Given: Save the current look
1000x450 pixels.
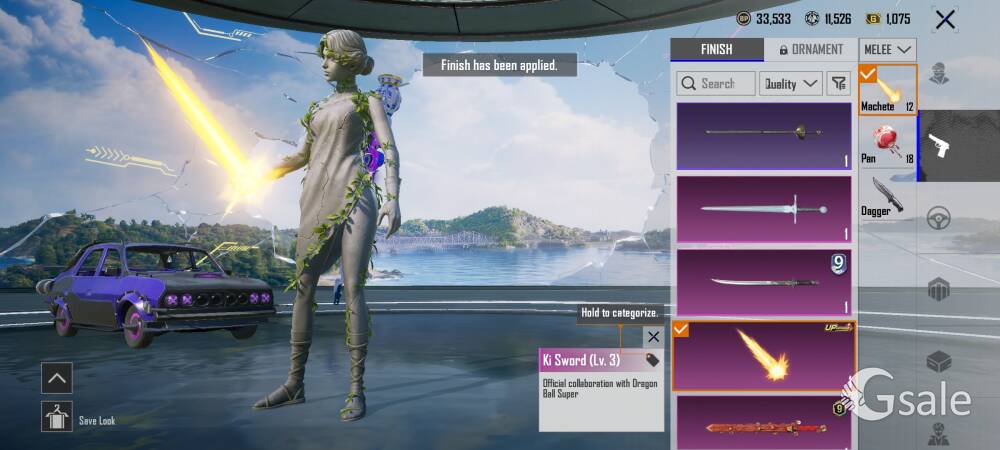Looking at the screenshot, I should pyautogui.click(x=57, y=417).
